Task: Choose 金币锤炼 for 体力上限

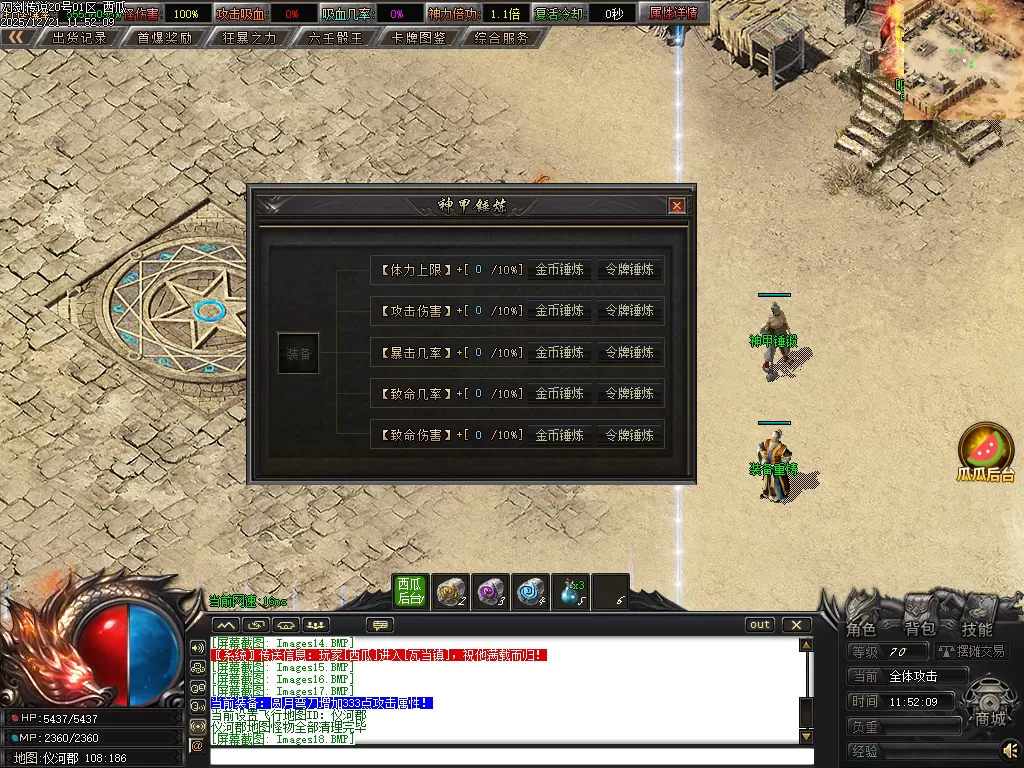Action: 559,269
